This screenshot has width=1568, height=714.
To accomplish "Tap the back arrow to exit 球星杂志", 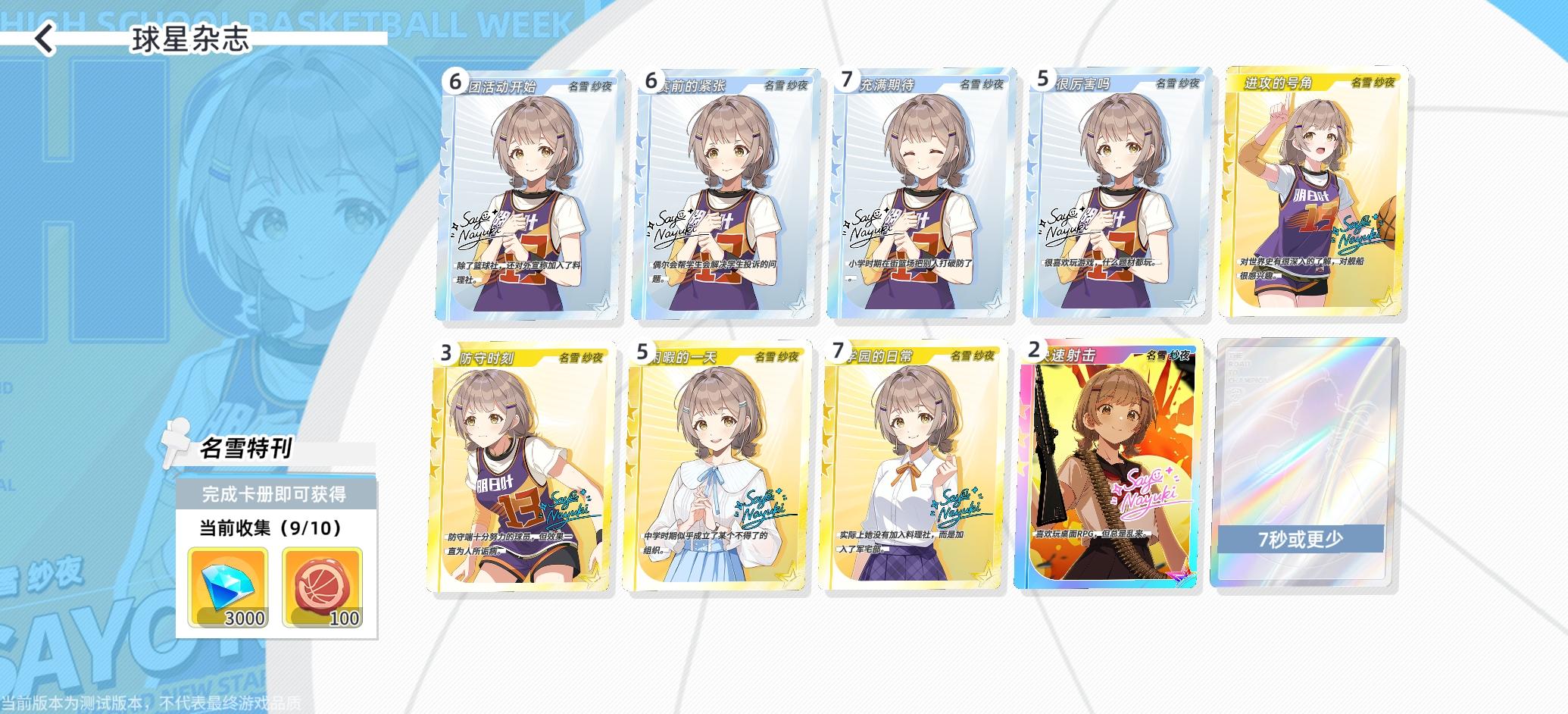I will (43, 39).
